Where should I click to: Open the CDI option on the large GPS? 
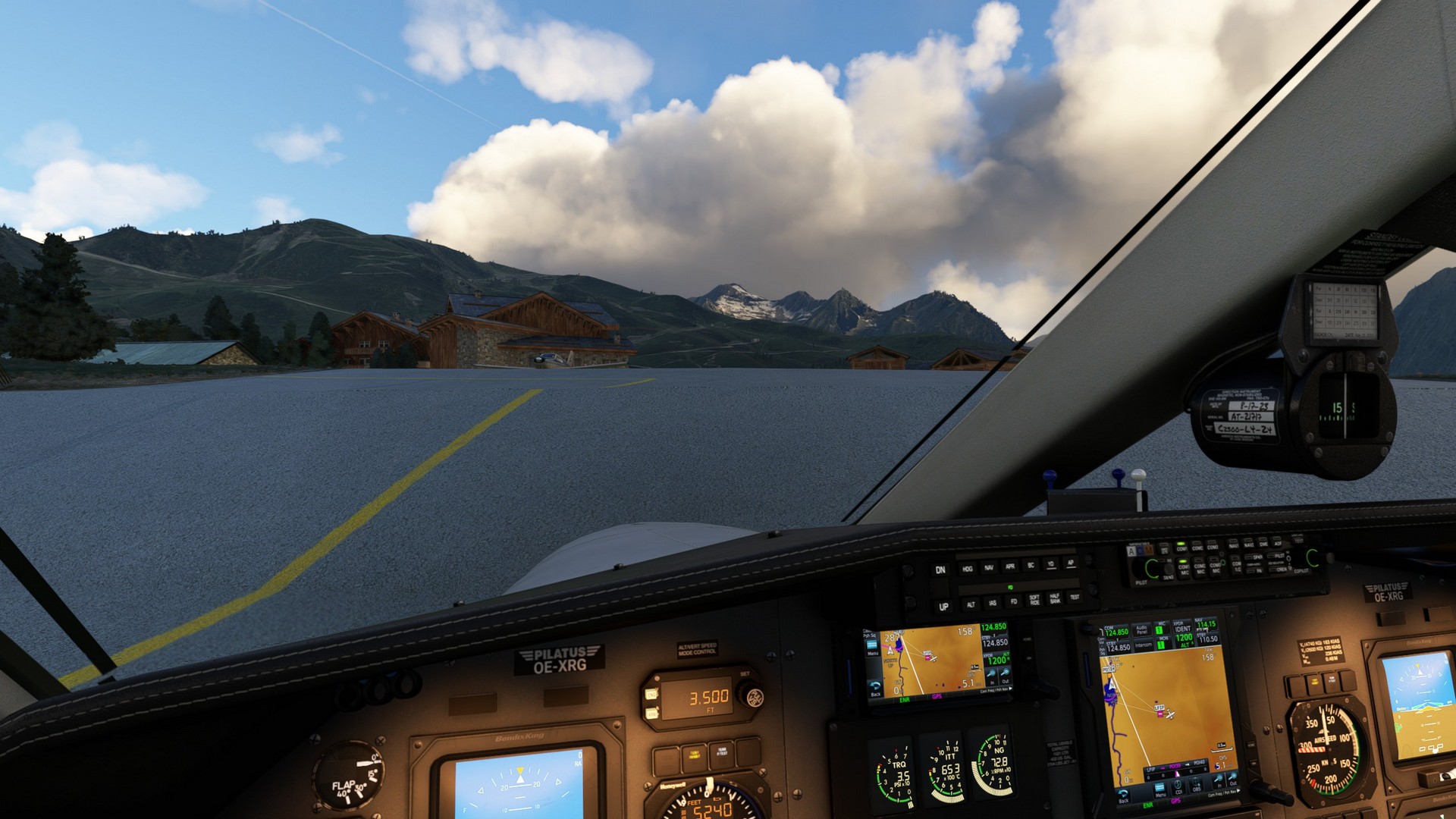click(1178, 786)
